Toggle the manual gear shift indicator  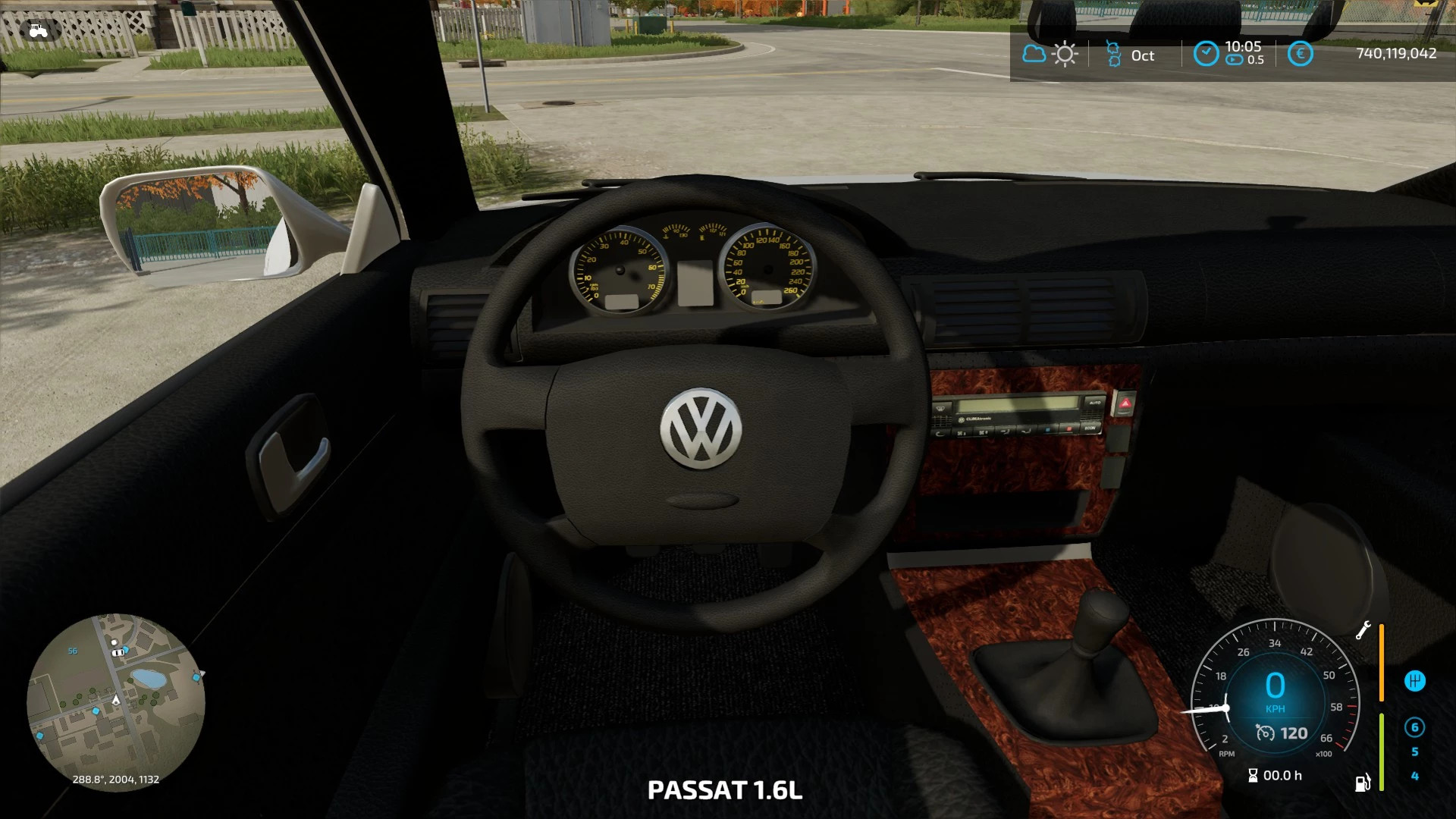[x=1415, y=680]
